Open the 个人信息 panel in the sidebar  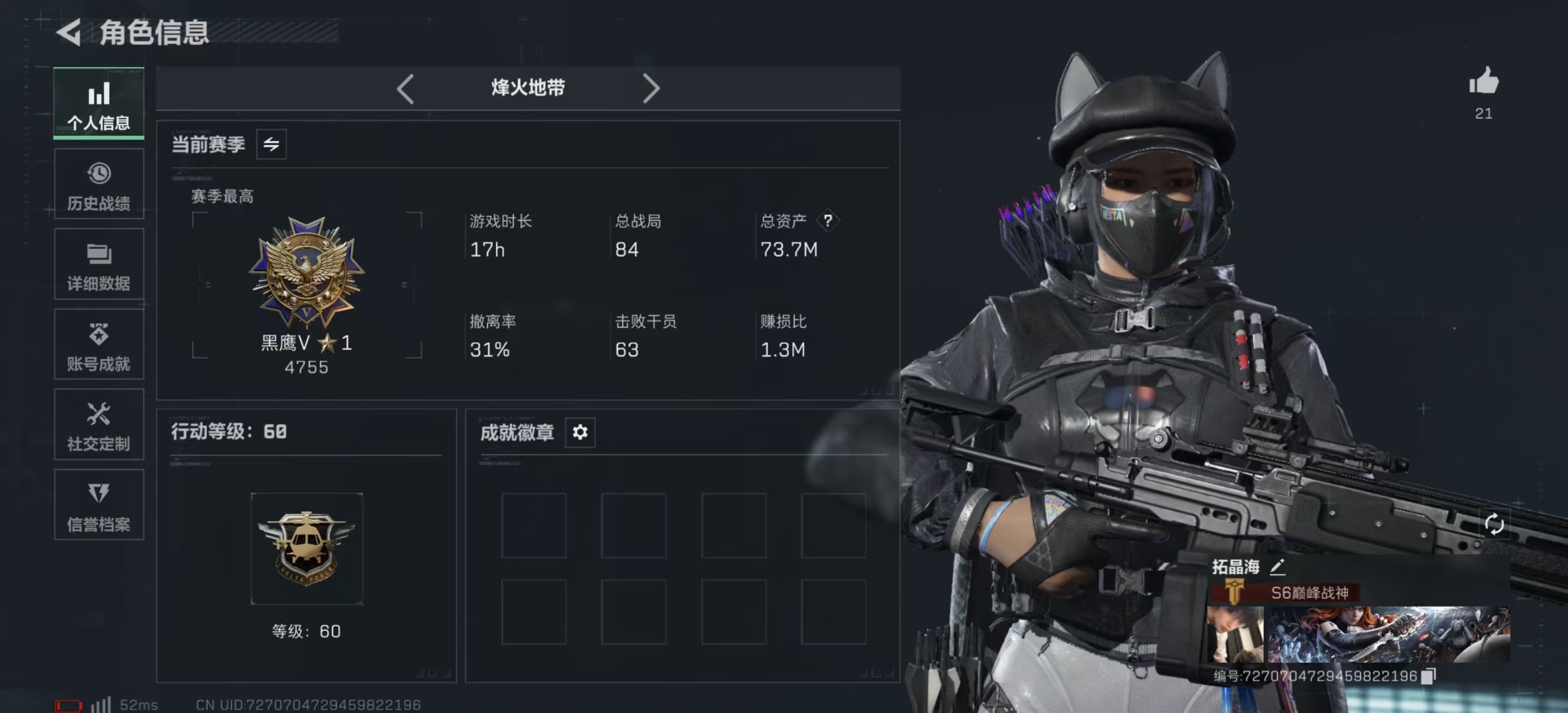point(98,104)
